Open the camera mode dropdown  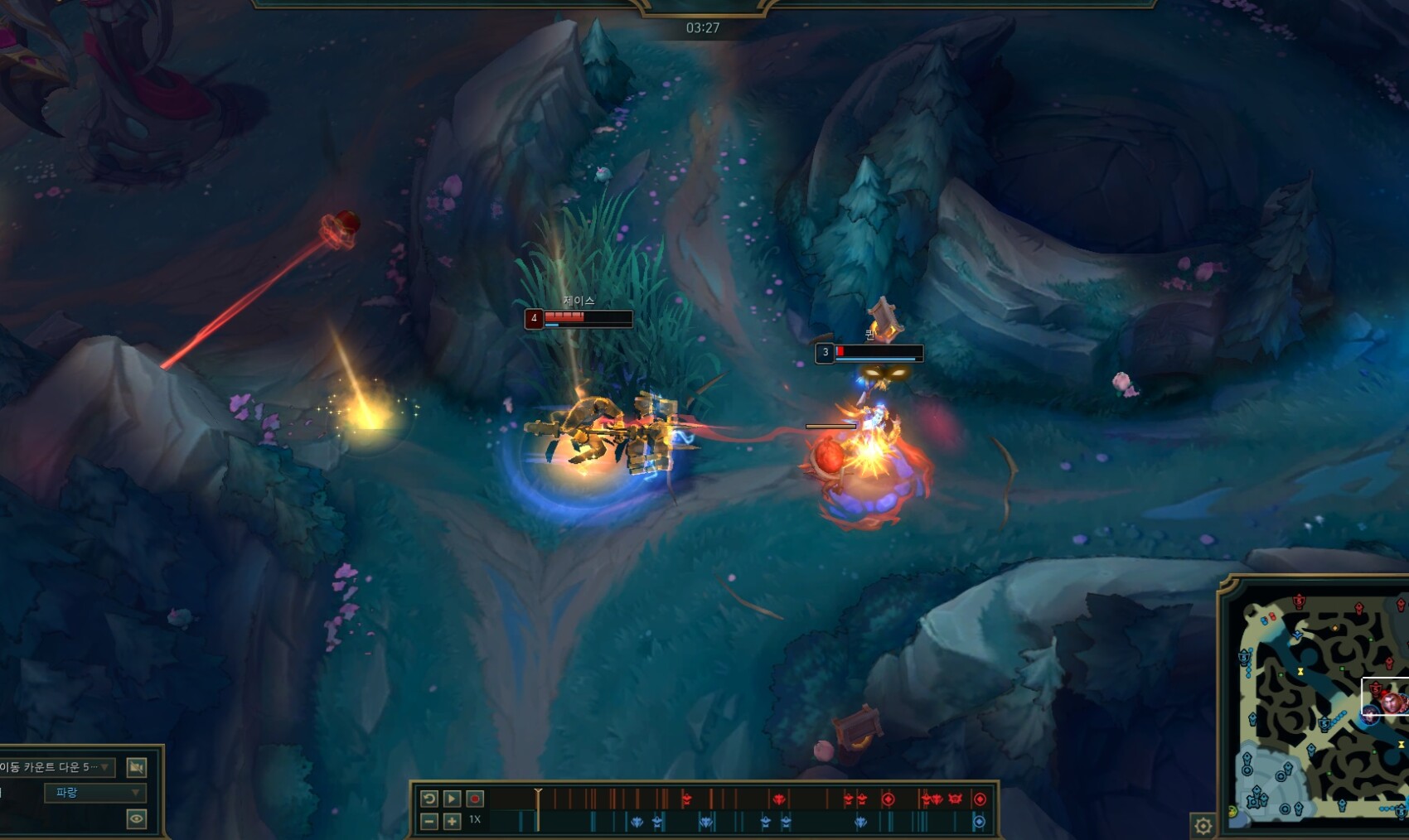[56, 767]
